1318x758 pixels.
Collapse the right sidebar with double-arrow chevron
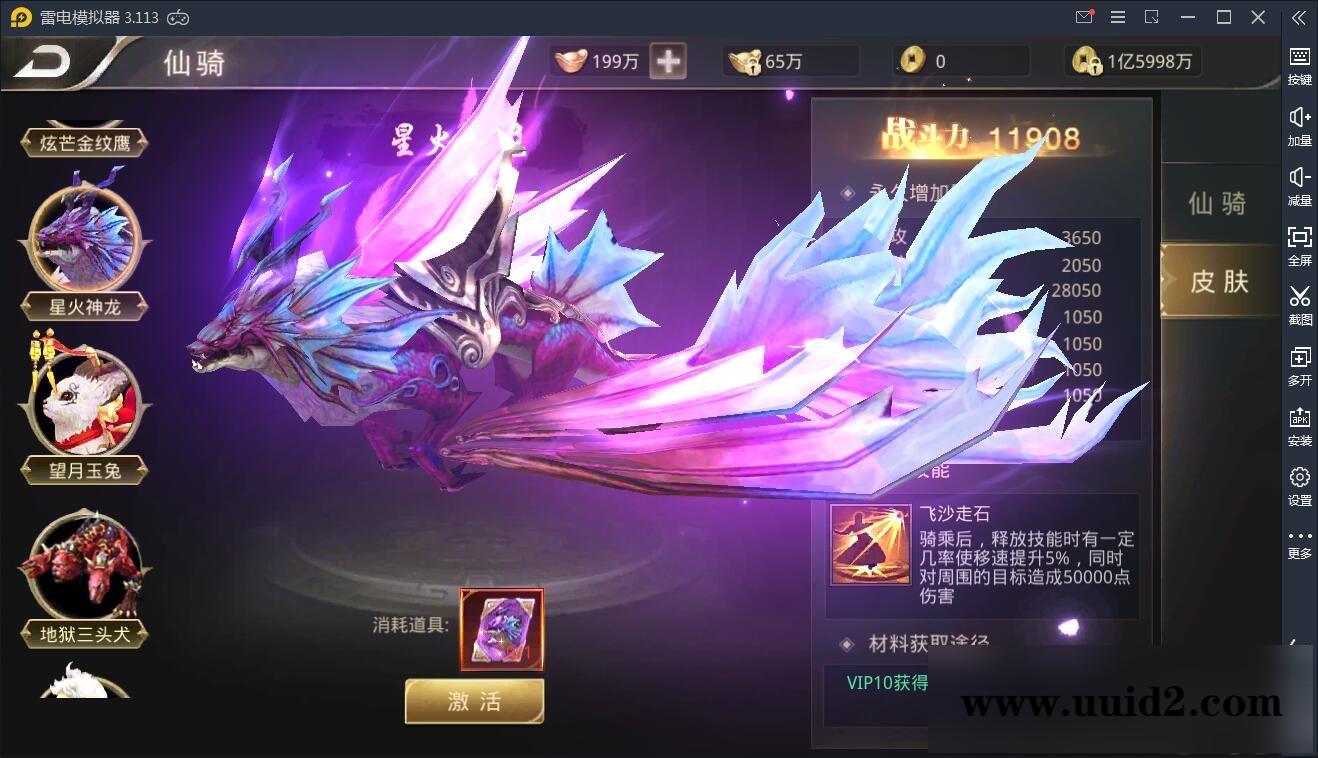pyautogui.click(x=1299, y=17)
